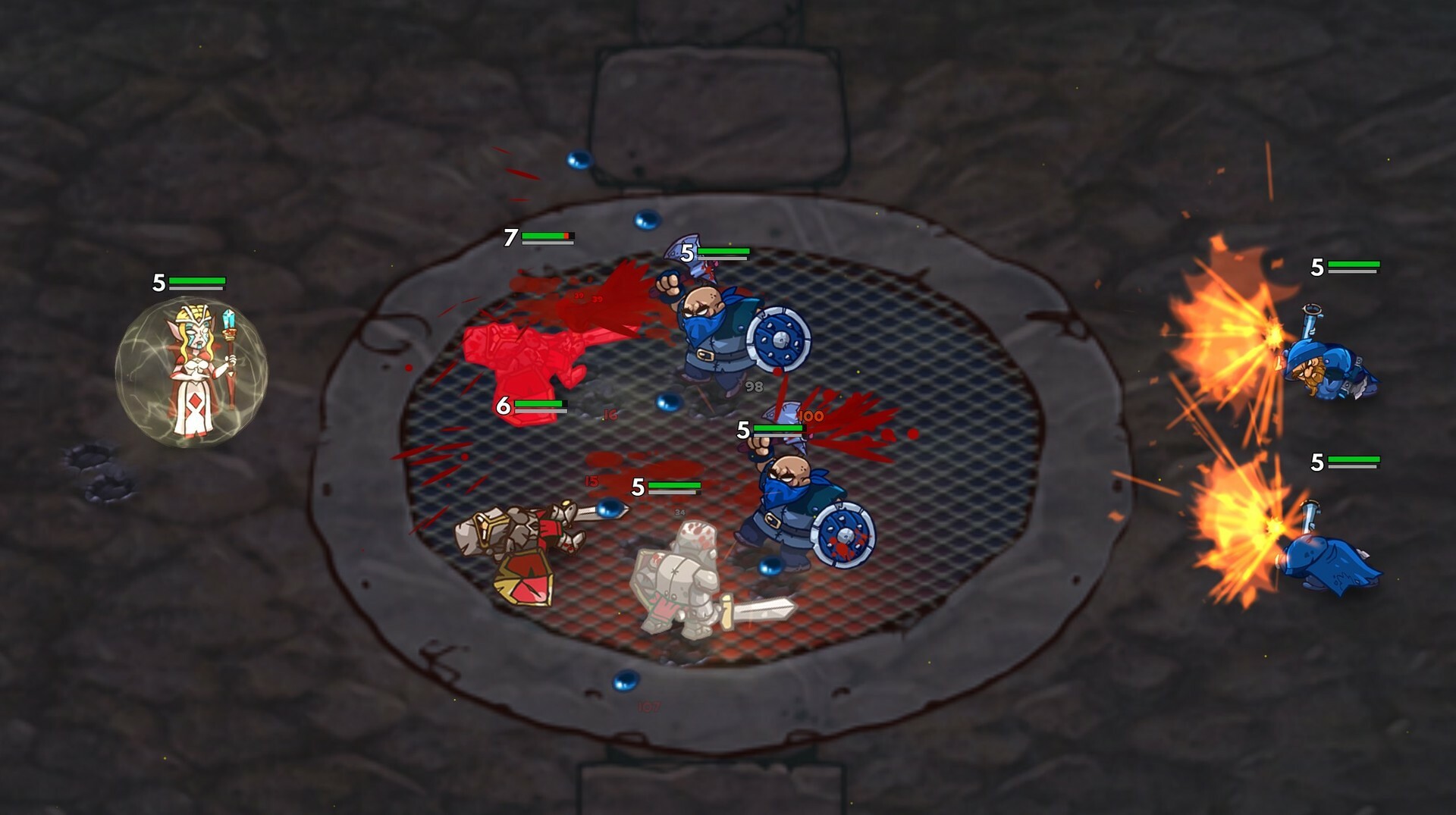Image resolution: width=1456 pixels, height=815 pixels.
Task: Click the level 7 badge above the red splatter
Action: coord(510,238)
